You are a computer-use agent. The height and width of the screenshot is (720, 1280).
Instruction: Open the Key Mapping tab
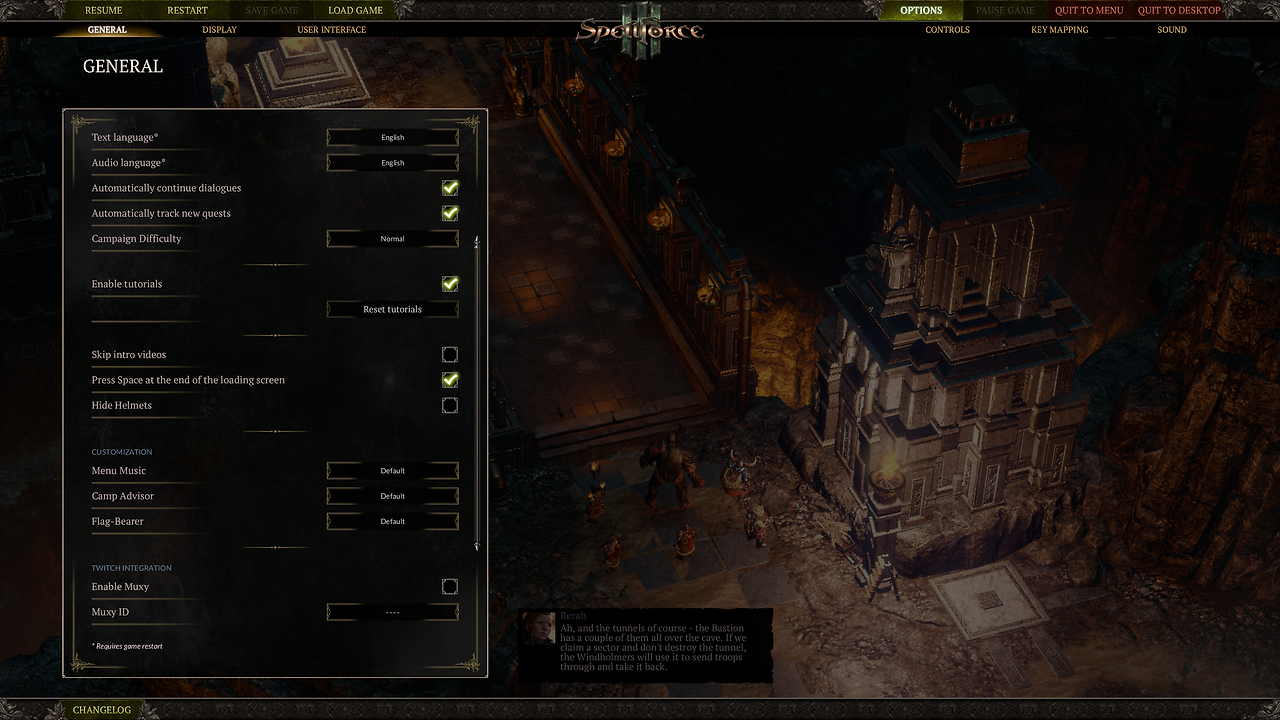click(x=1059, y=30)
